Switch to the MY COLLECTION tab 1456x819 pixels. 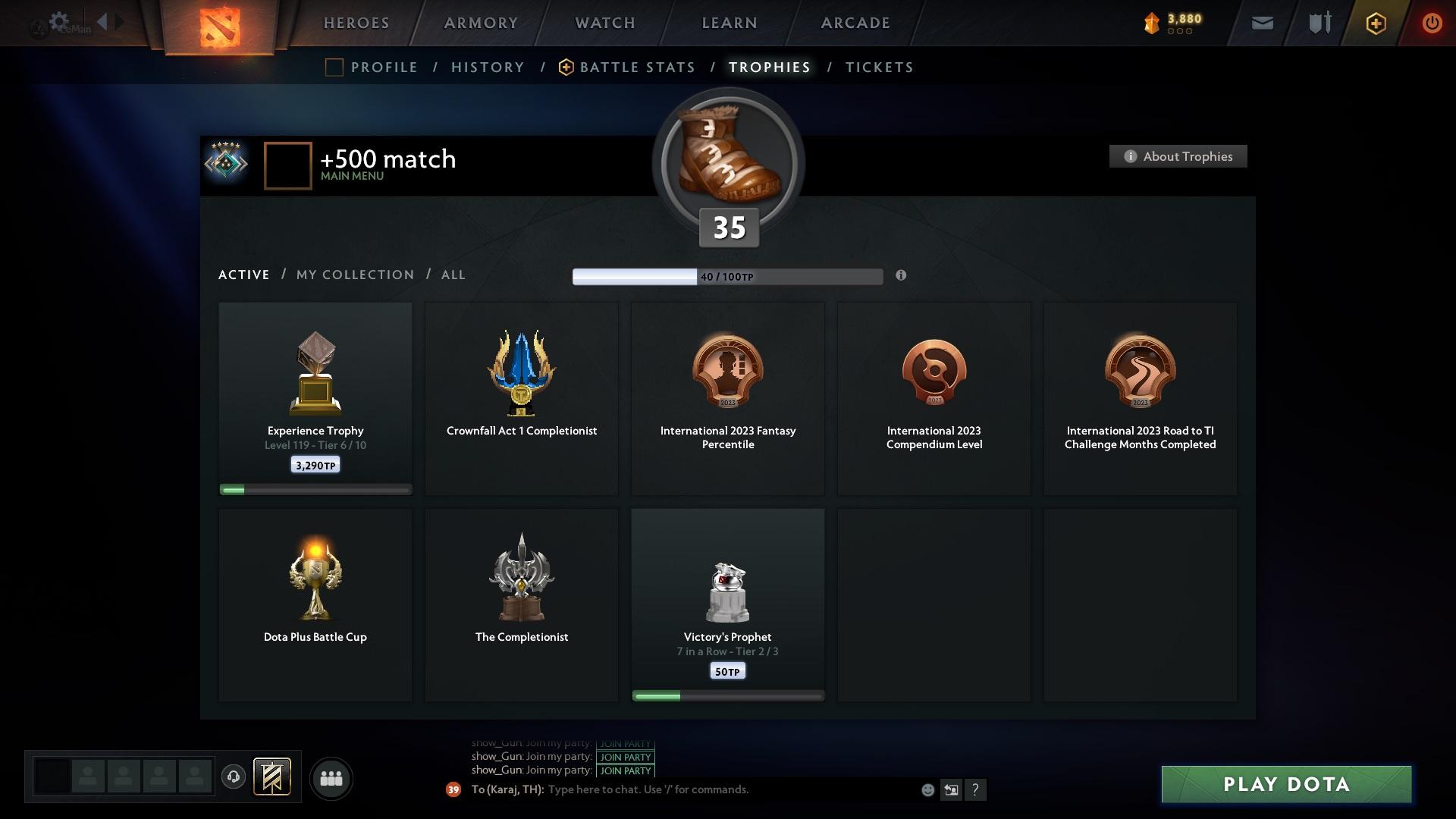(354, 275)
